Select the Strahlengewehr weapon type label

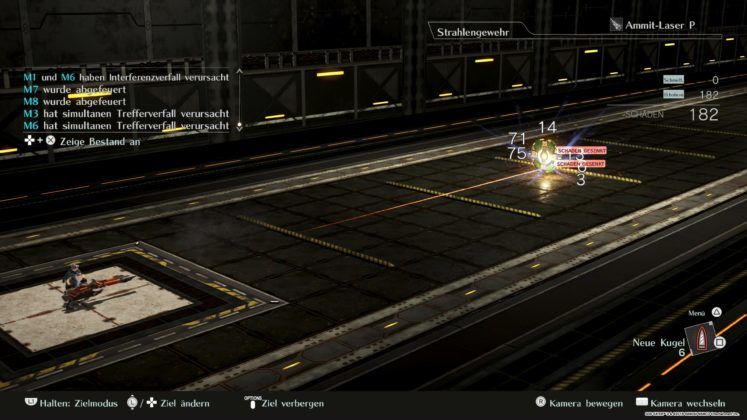coord(468,33)
